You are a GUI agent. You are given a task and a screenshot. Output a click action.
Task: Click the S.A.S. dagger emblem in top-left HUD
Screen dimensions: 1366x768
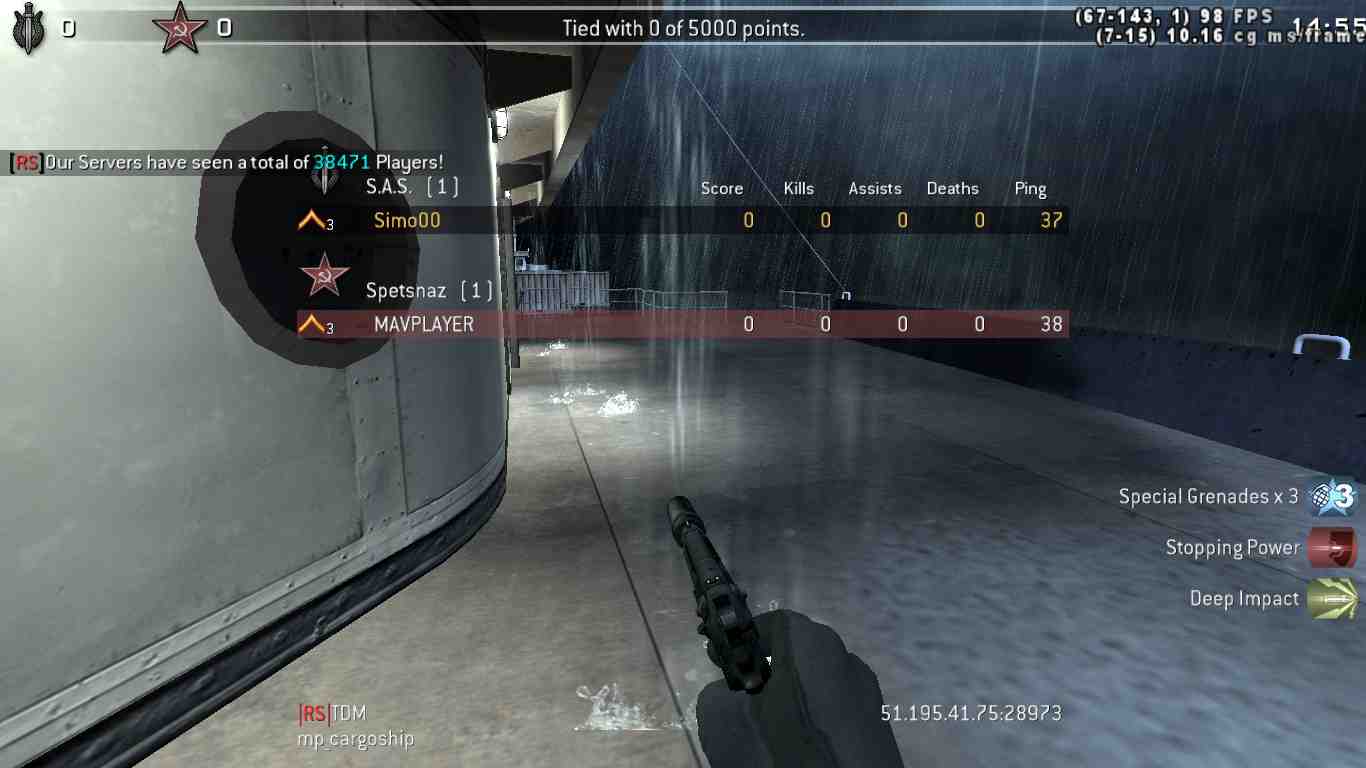[x=29, y=27]
